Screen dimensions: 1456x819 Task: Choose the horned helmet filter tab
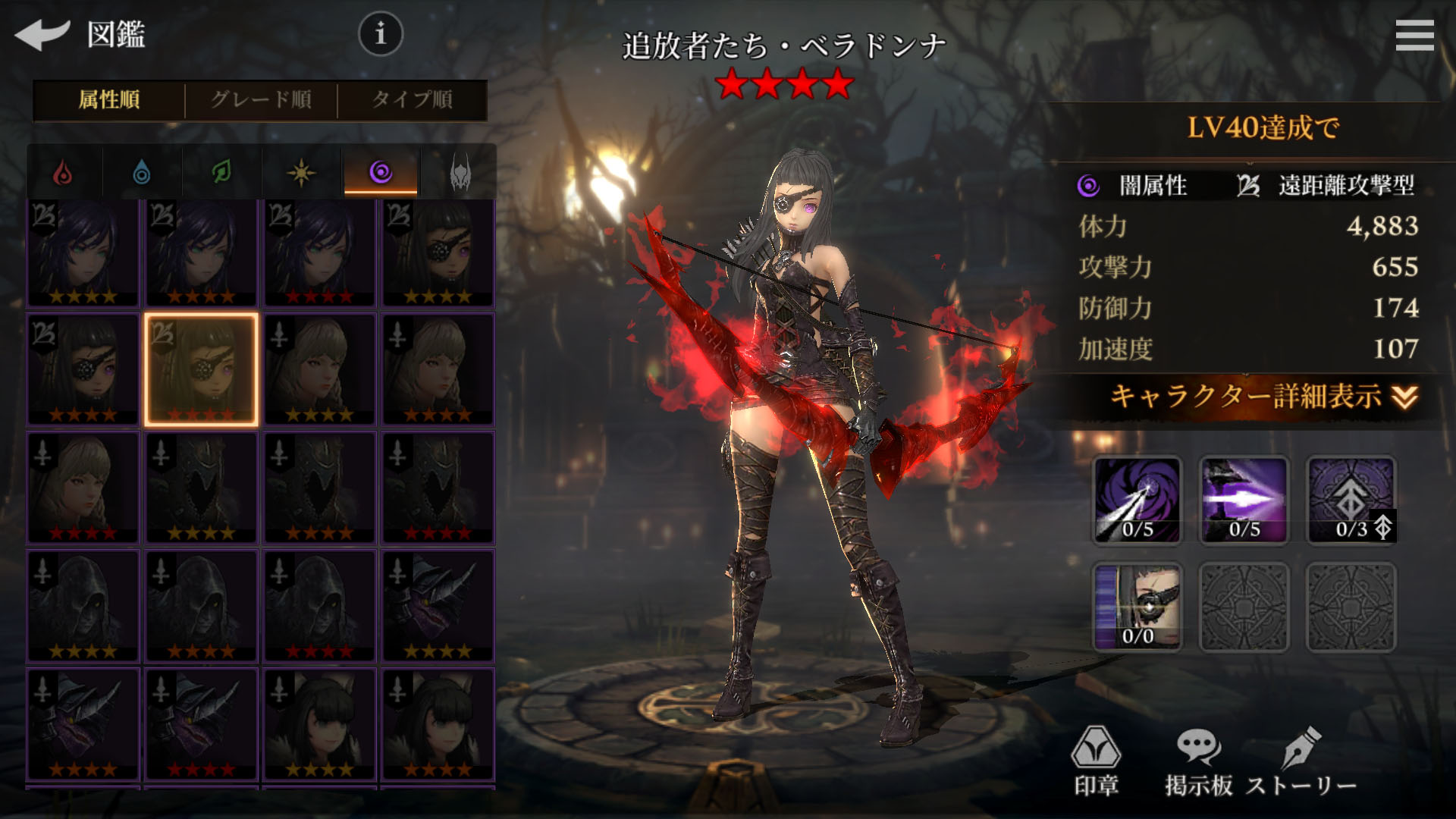tap(460, 174)
